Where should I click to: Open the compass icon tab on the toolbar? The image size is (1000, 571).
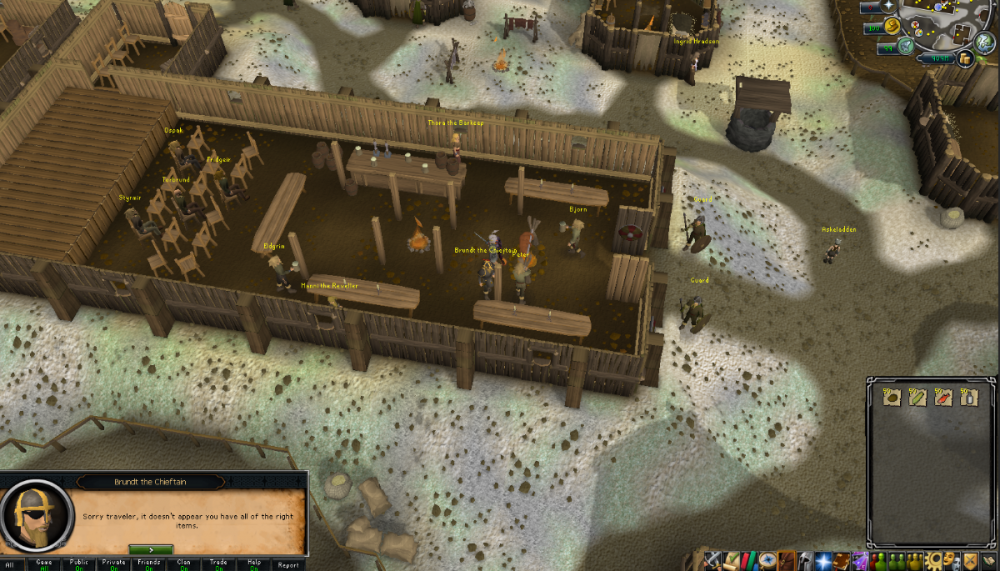[768, 560]
